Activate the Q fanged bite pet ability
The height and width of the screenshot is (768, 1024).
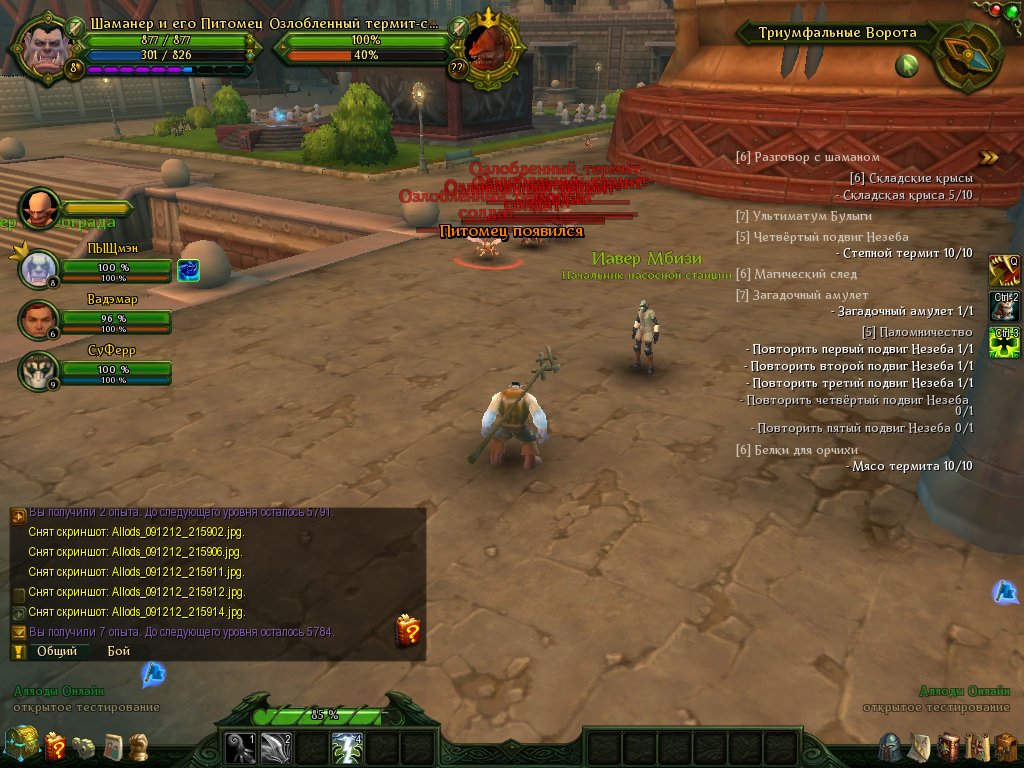(1004, 269)
